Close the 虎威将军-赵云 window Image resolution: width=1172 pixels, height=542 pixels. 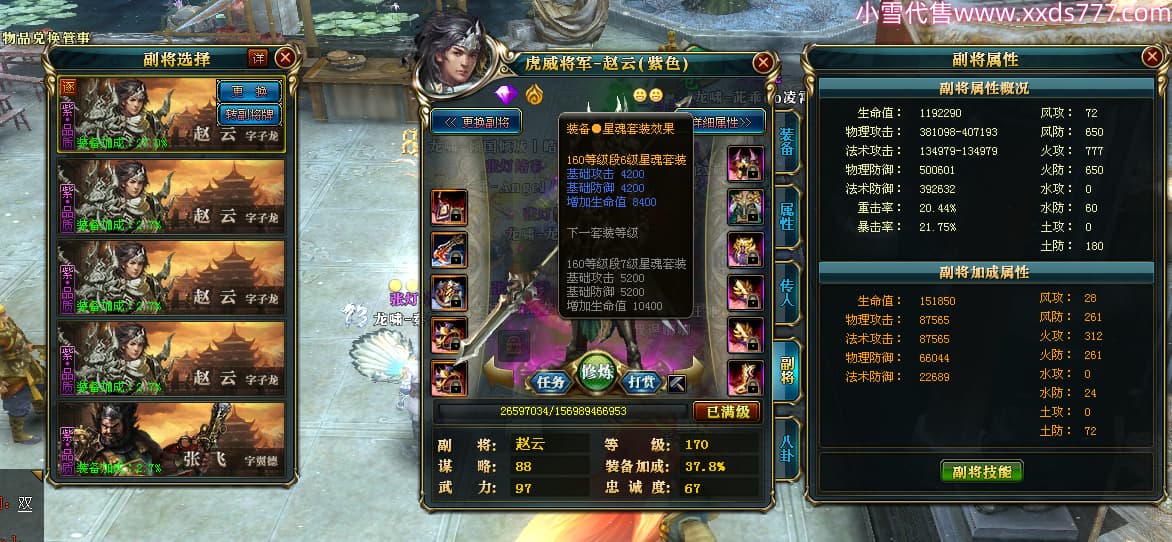[764, 63]
